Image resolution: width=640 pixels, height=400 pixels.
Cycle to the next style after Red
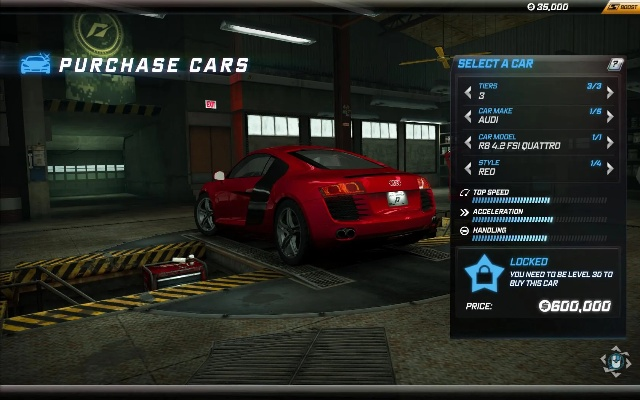(x=611, y=167)
